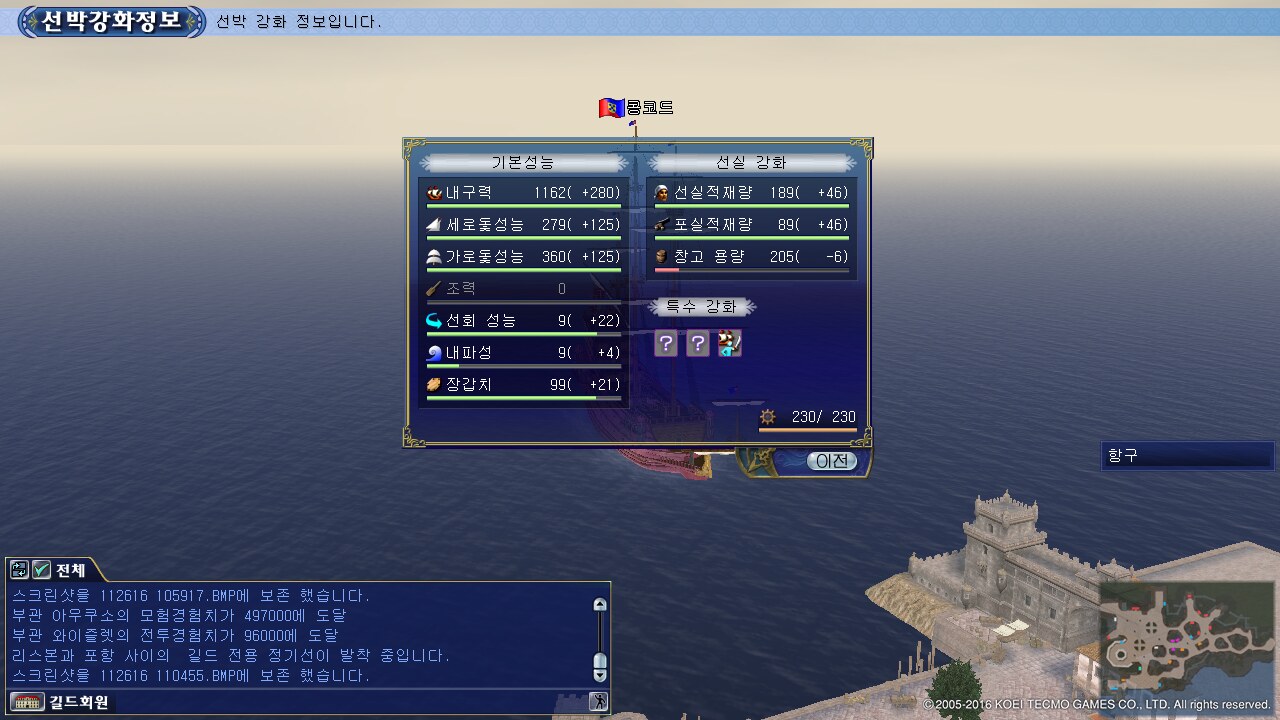Click the chat swap-arrows icon
Screen dimensions: 1280x720
(19, 570)
